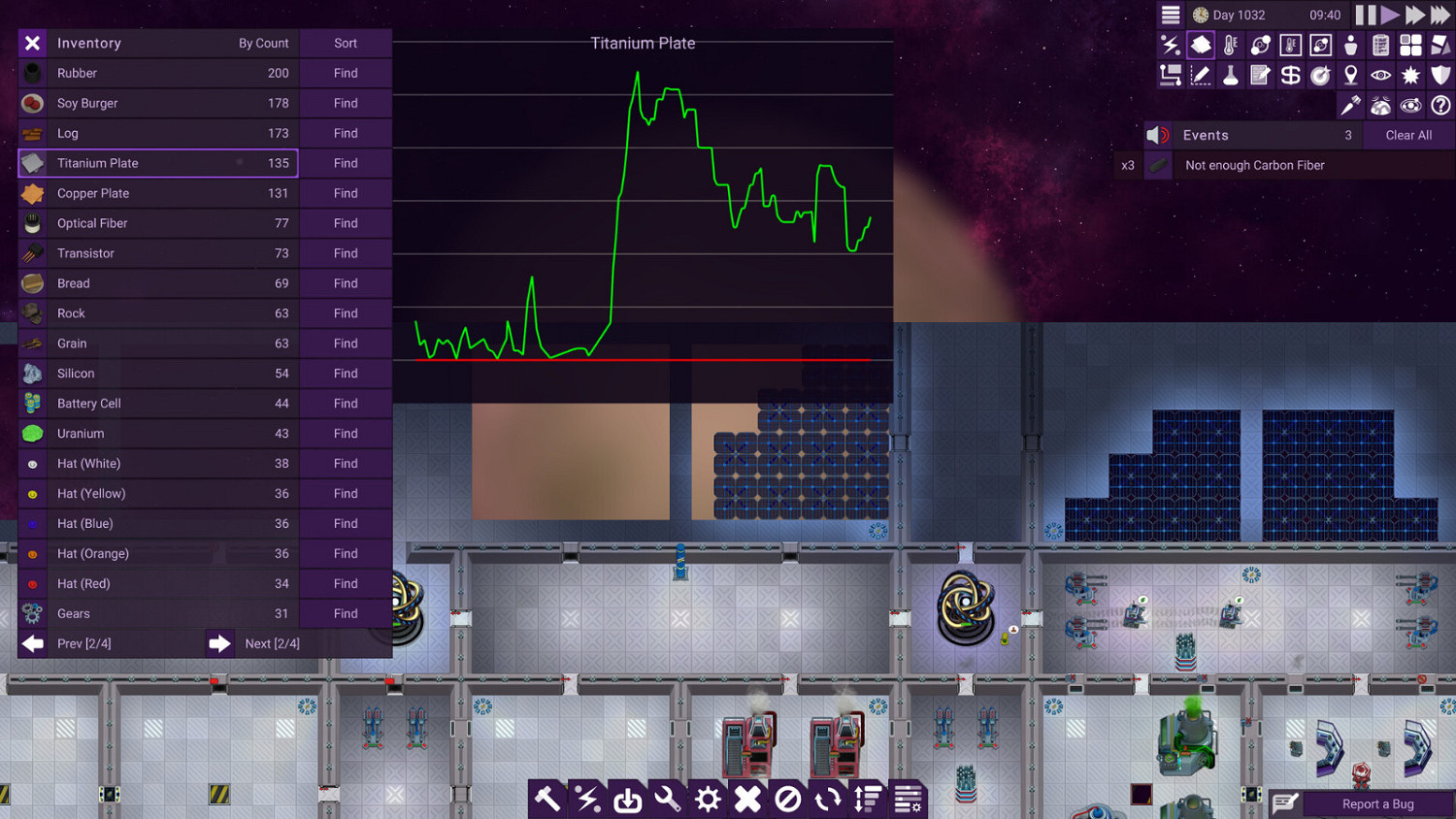The height and width of the screenshot is (819, 1456).
Task: Select the build hammer tool
Action: tap(546, 799)
